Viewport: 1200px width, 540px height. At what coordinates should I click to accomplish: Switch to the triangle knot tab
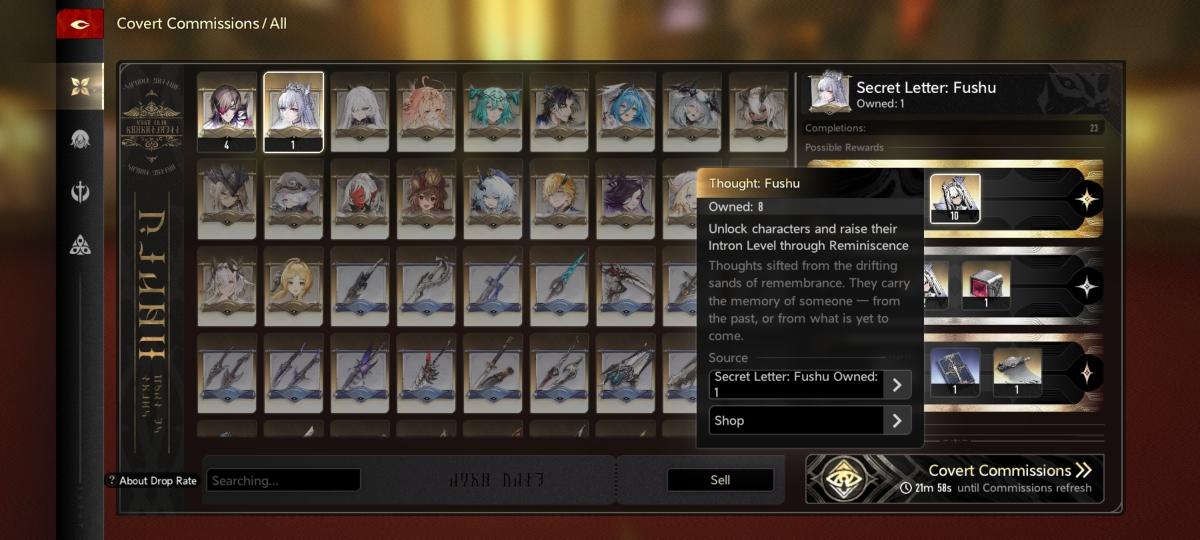(x=80, y=244)
